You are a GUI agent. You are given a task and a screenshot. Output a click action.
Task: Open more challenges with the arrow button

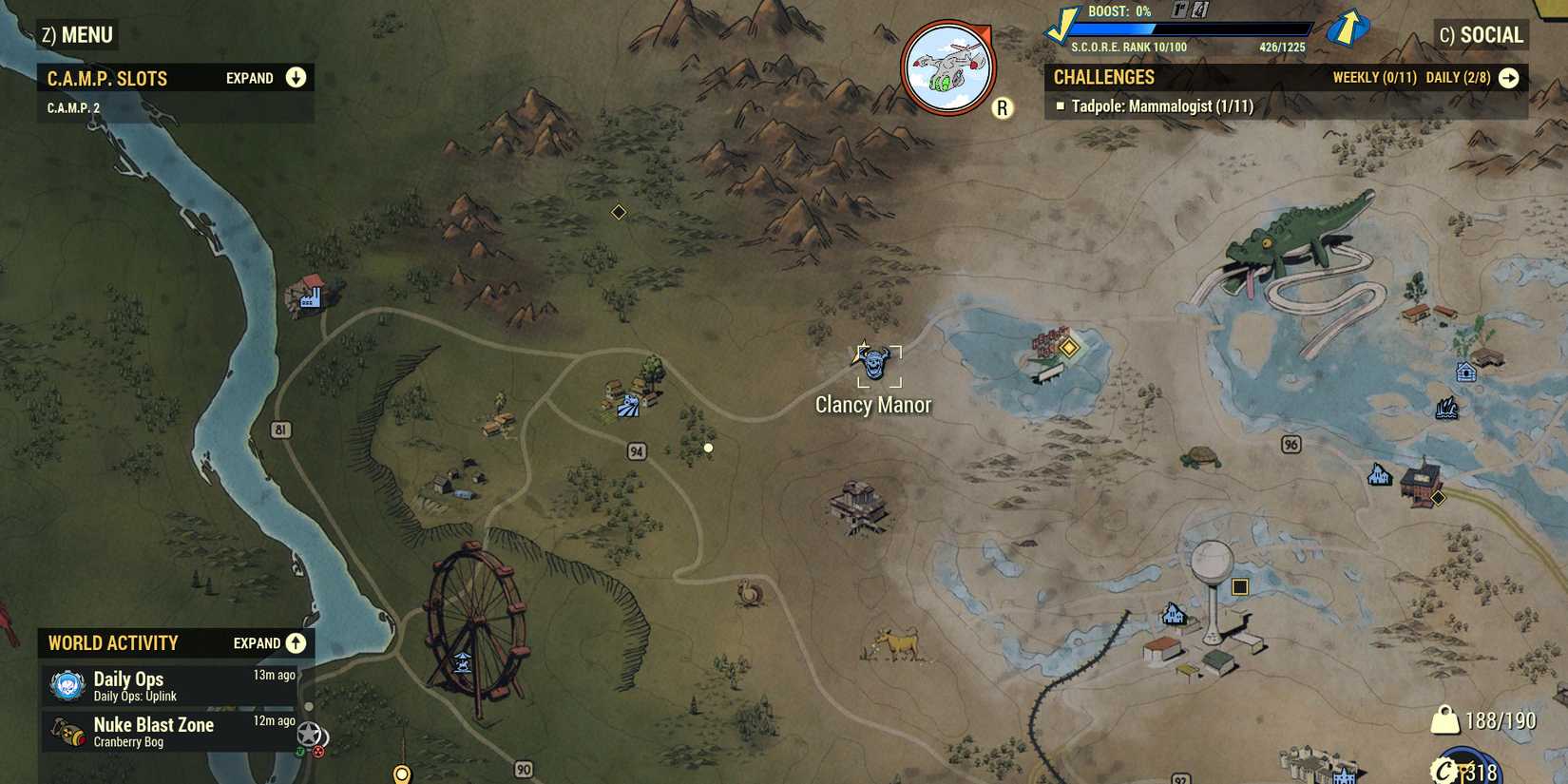click(1509, 79)
